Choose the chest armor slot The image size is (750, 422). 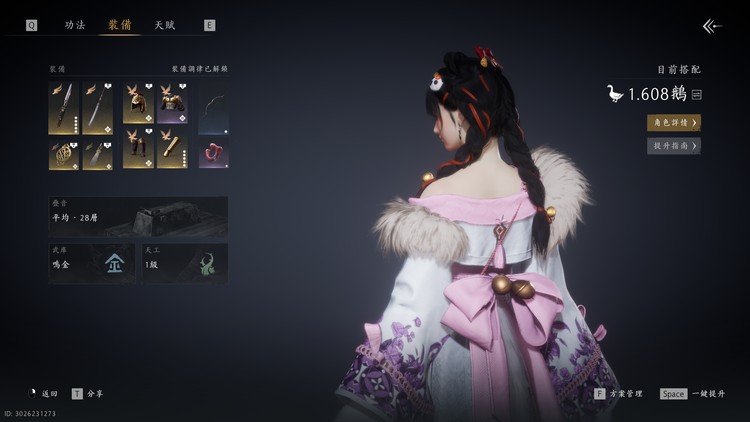point(172,103)
